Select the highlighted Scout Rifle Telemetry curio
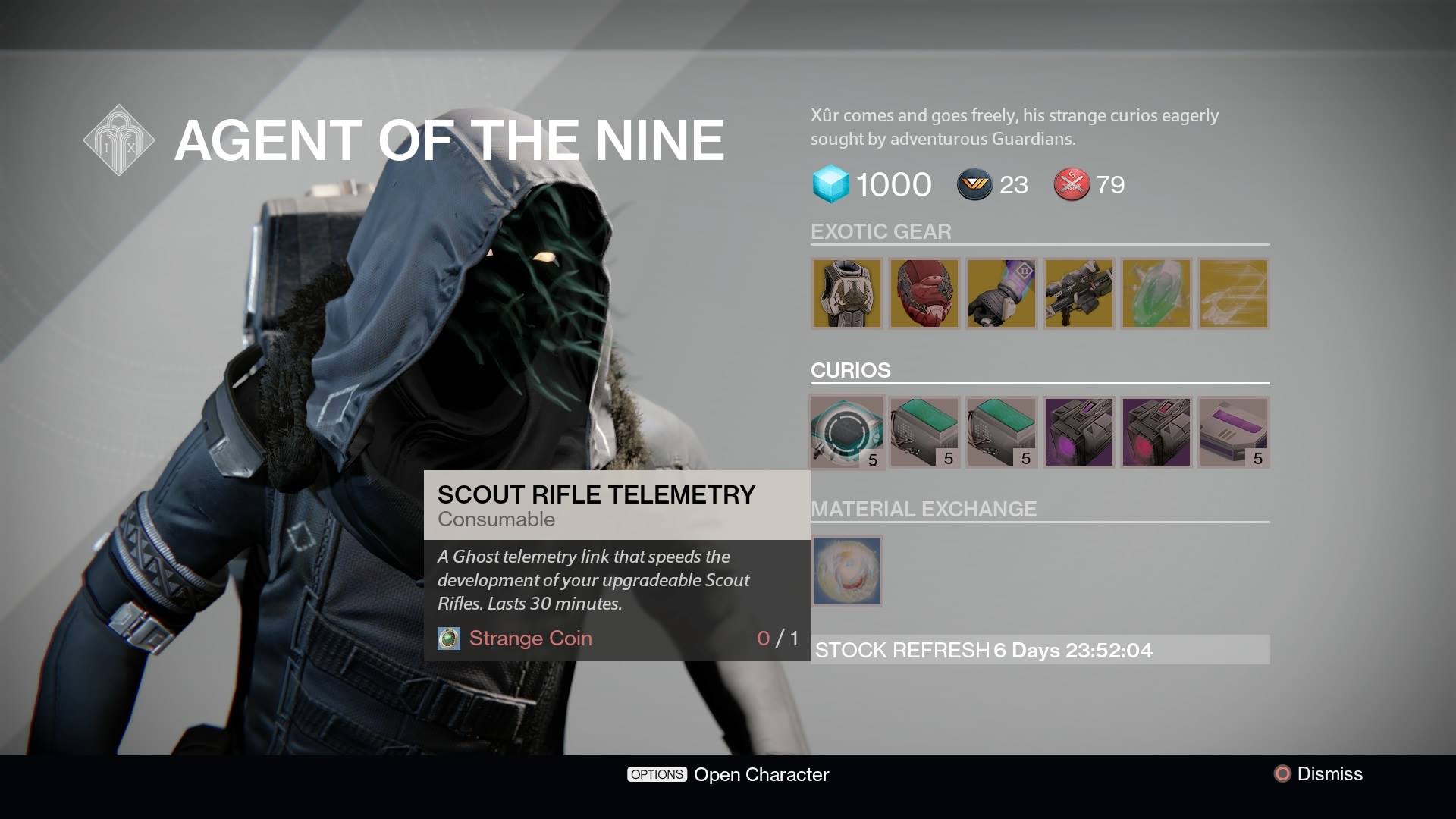 (846, 432)
